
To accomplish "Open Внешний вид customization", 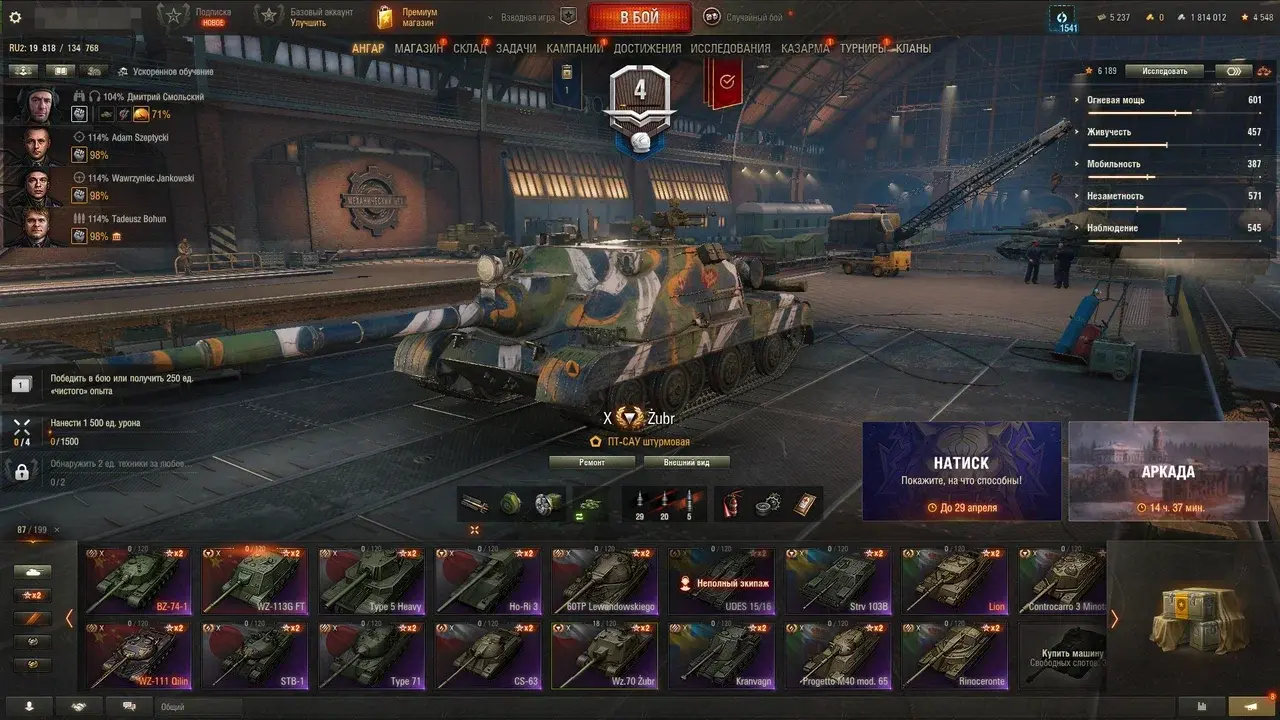I will click(685, 462).
